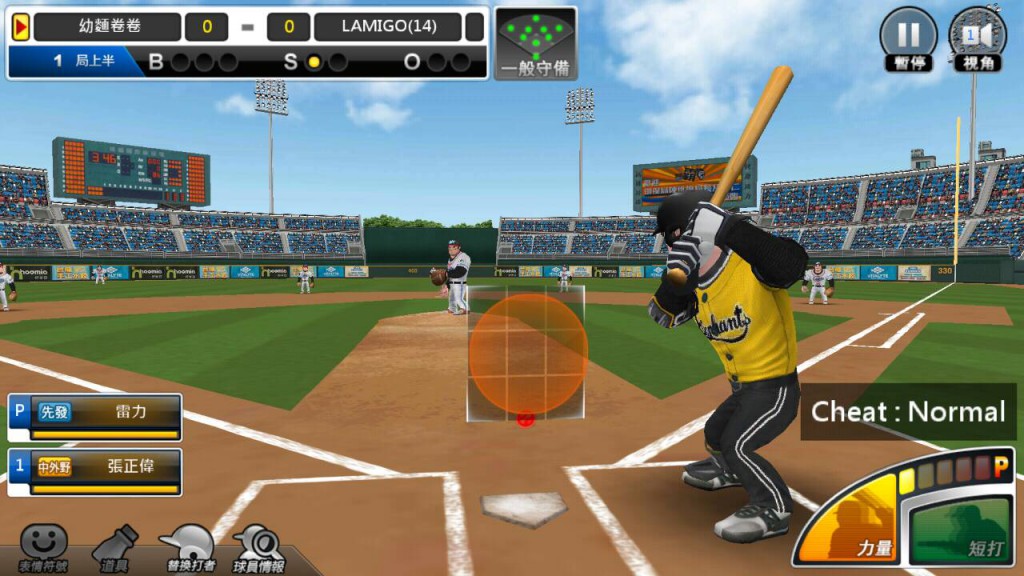Click the yellow arrow beside the scoreboard

click(20, 27)
